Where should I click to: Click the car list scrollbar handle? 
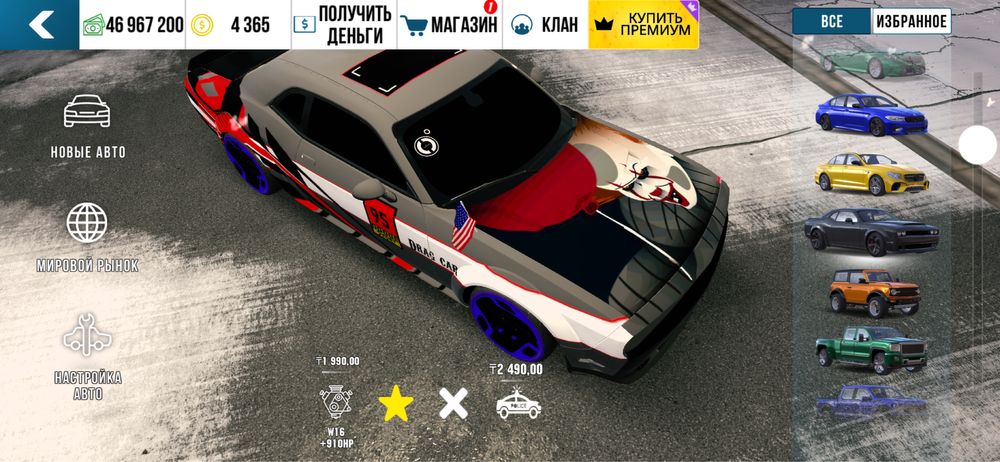click(977, 146)
